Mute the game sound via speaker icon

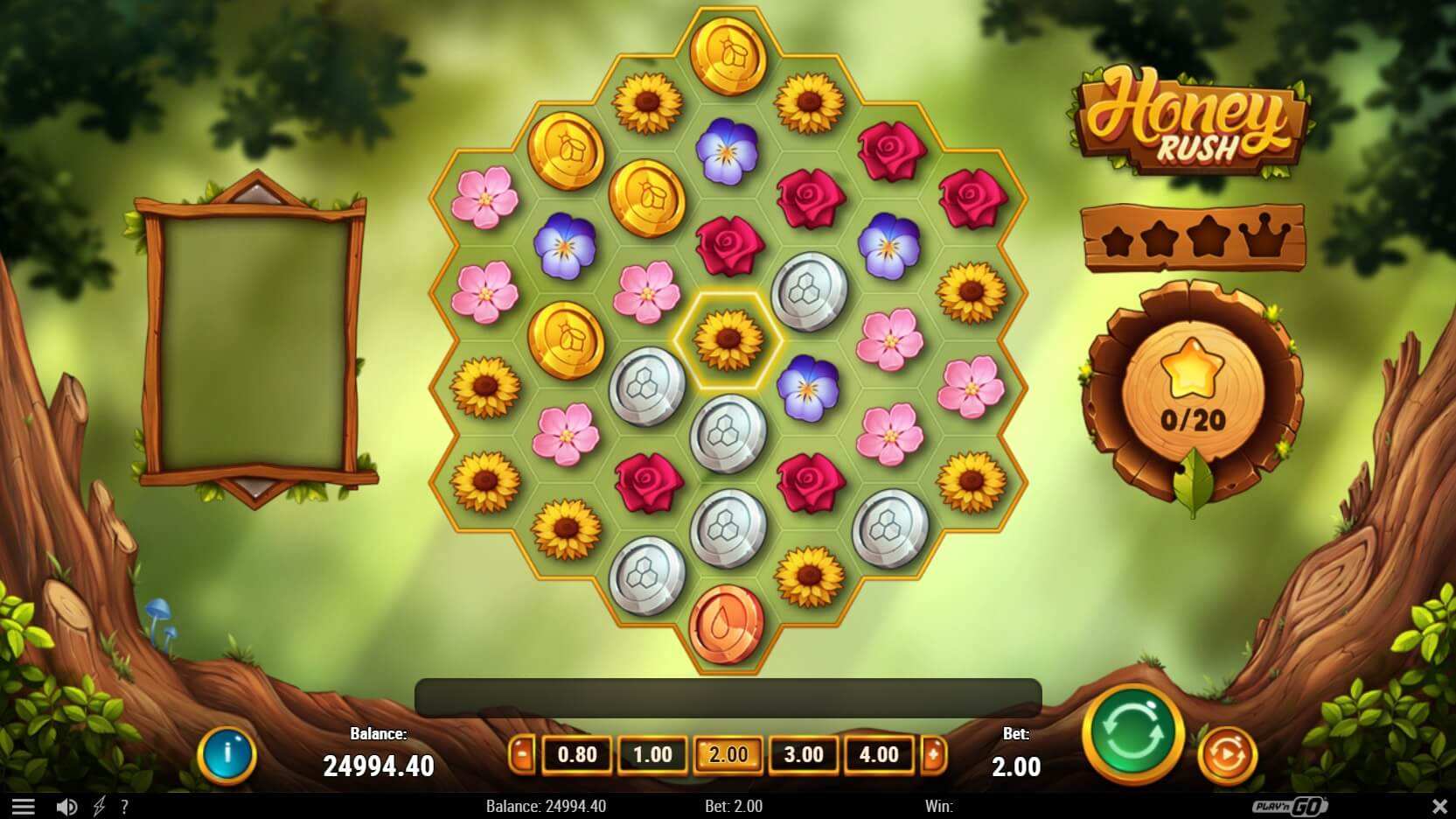[69, 806]
